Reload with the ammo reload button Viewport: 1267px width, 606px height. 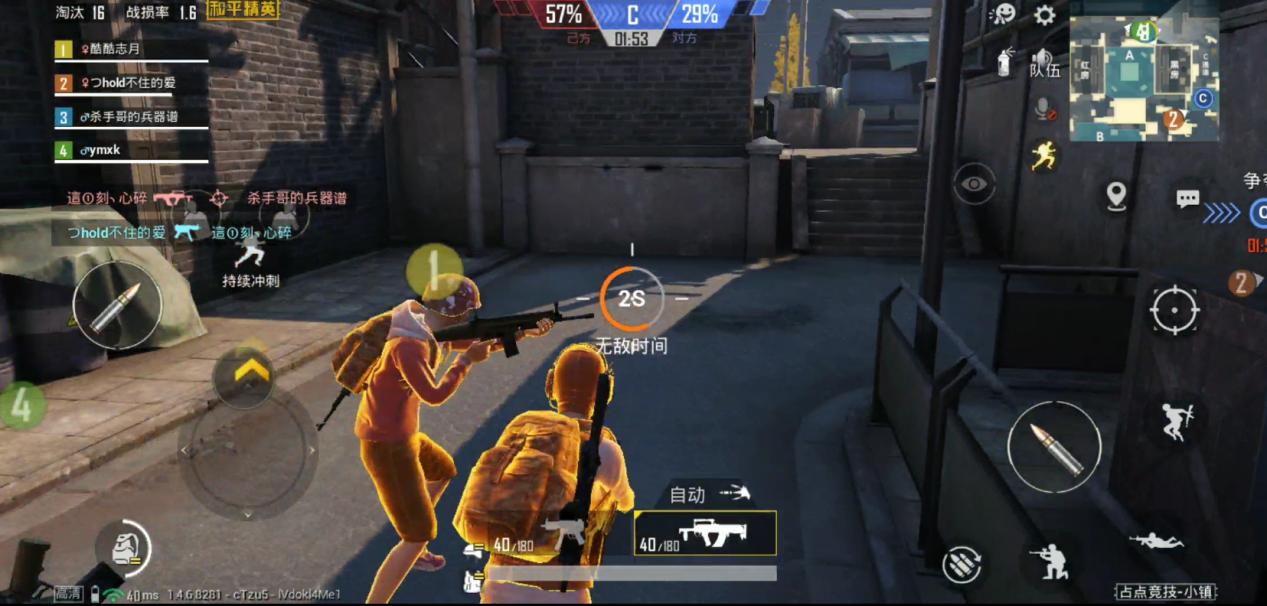[961, 563]
